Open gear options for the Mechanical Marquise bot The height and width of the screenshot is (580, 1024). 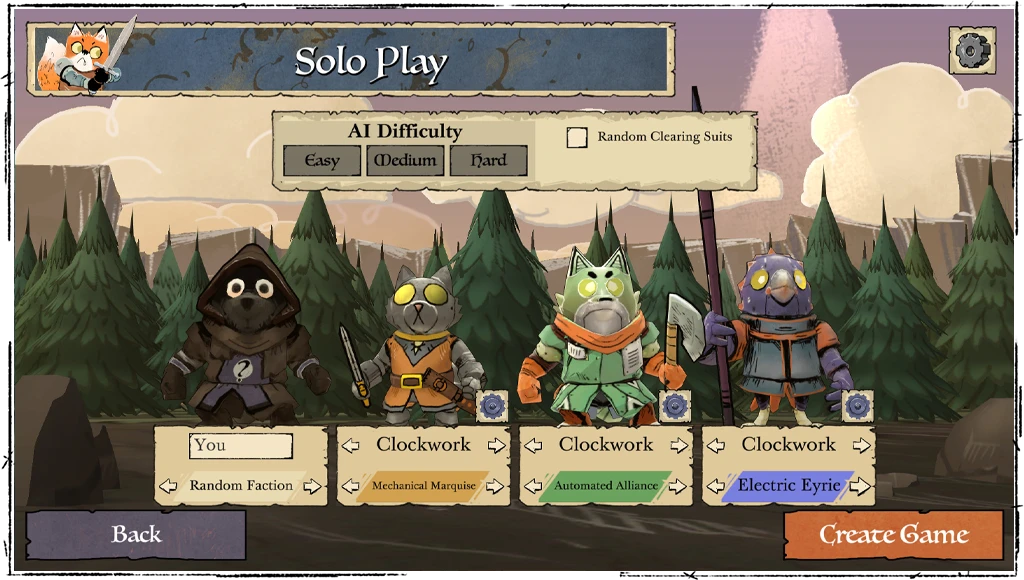pyautogui.click(x=492, y=406)
